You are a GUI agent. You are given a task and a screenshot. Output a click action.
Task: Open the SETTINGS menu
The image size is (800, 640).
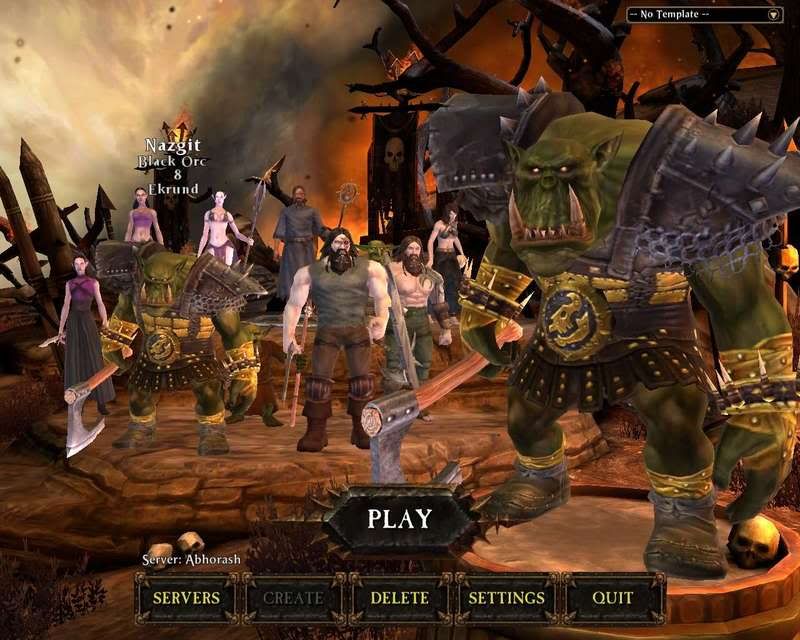coord(507,598)
